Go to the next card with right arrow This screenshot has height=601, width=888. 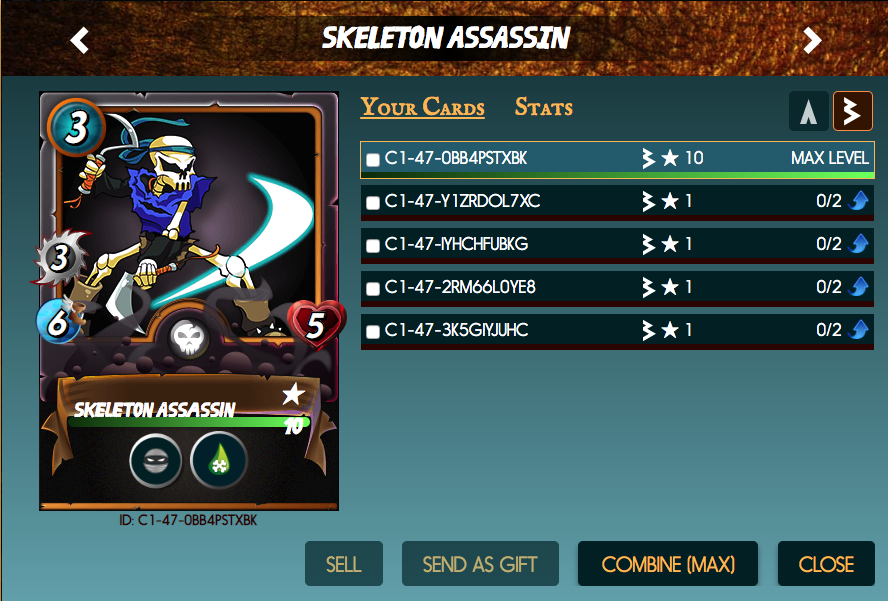tap(812, 40)
